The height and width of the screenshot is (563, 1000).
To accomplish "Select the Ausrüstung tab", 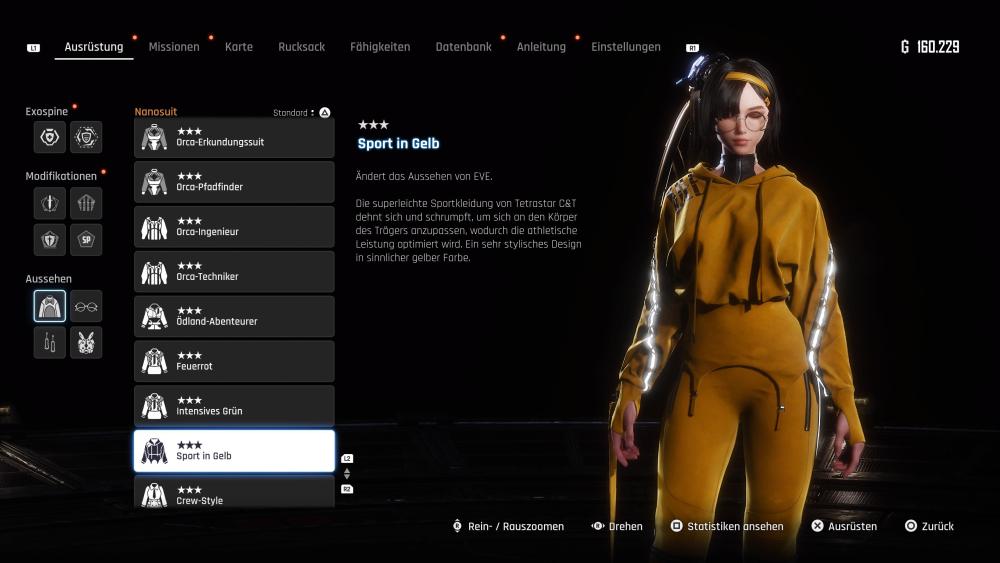I will point(94,47).
